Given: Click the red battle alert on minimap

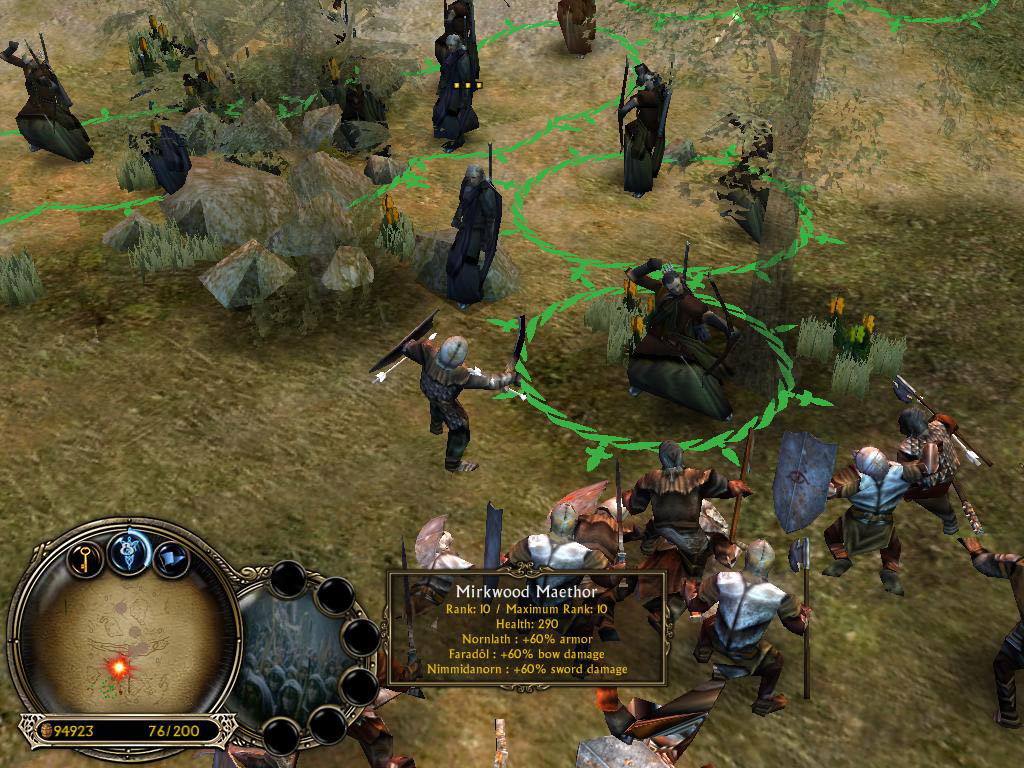Looking at the screenshot, I should point(119,666).
